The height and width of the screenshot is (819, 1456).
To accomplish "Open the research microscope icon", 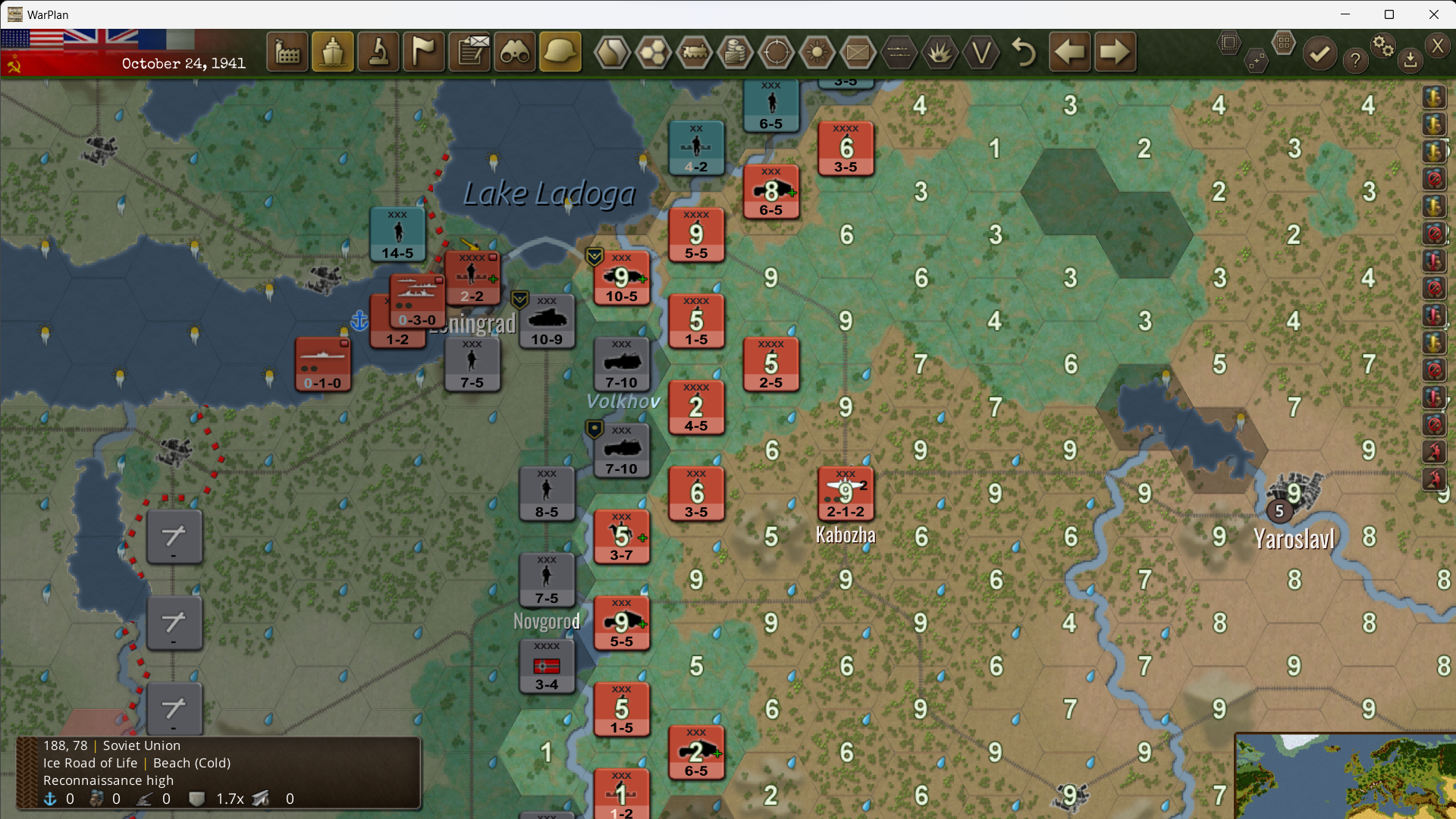I will click(378, 52).
